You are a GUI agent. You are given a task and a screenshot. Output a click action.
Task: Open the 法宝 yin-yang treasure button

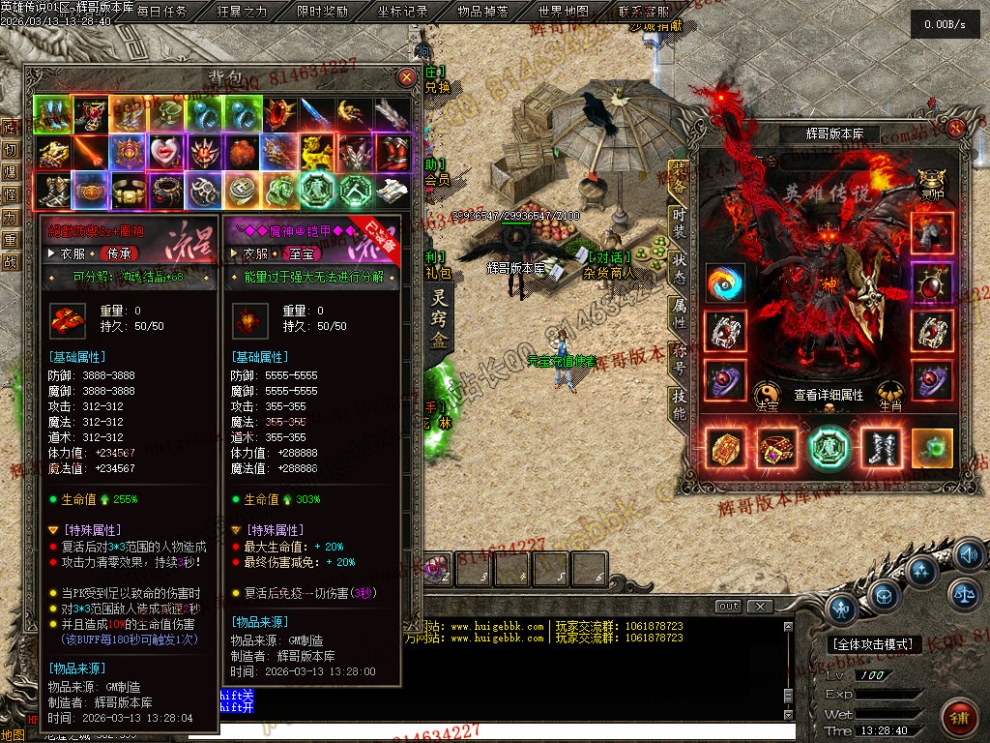pos(765,395)
